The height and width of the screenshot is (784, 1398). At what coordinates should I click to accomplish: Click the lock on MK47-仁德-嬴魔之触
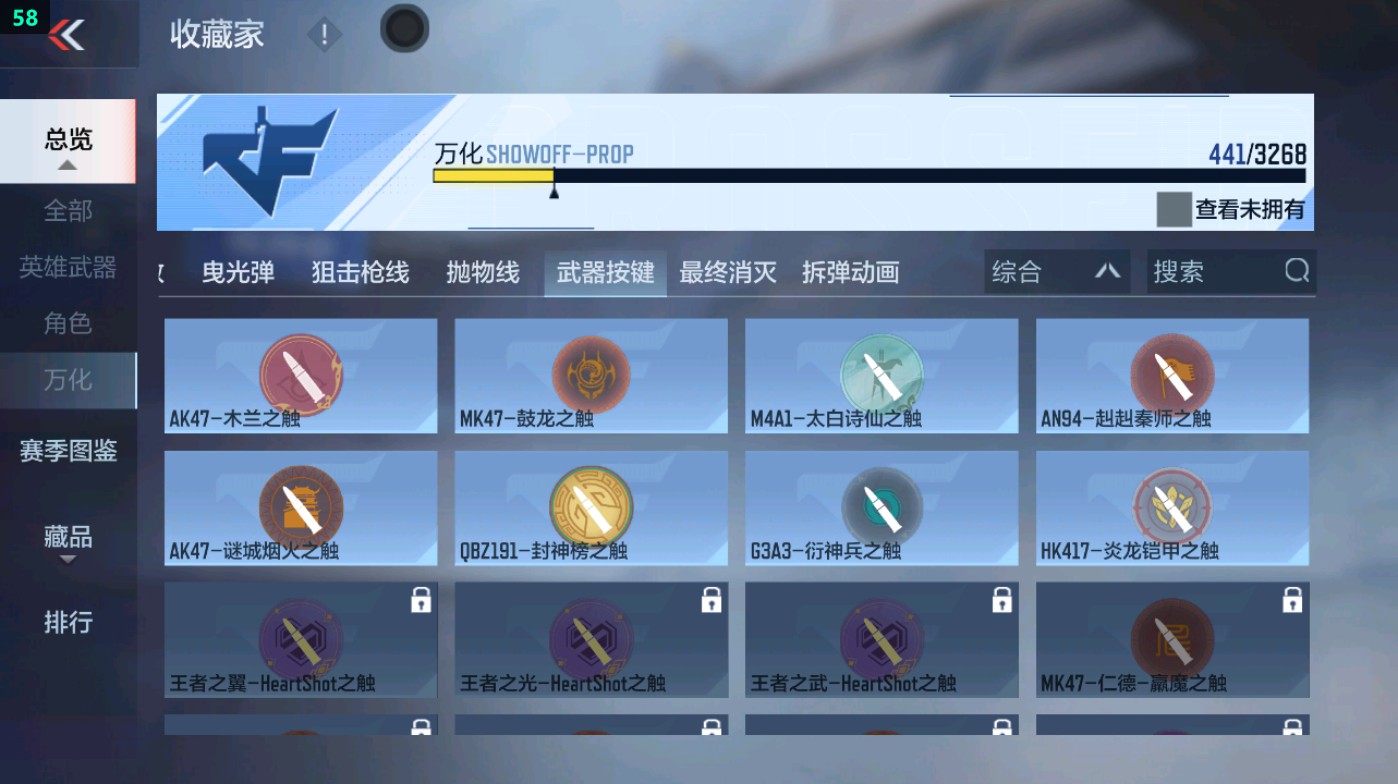1291,600
